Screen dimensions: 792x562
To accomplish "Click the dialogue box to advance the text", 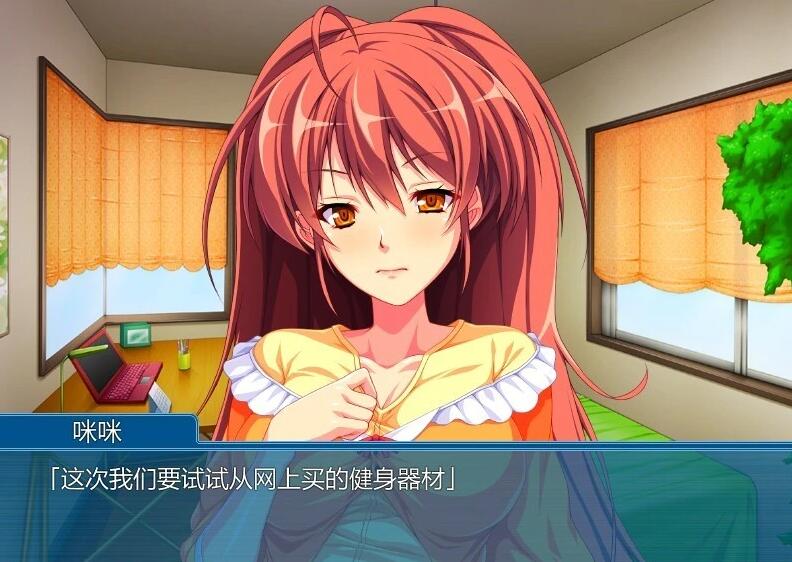I will tap(396, 505).
